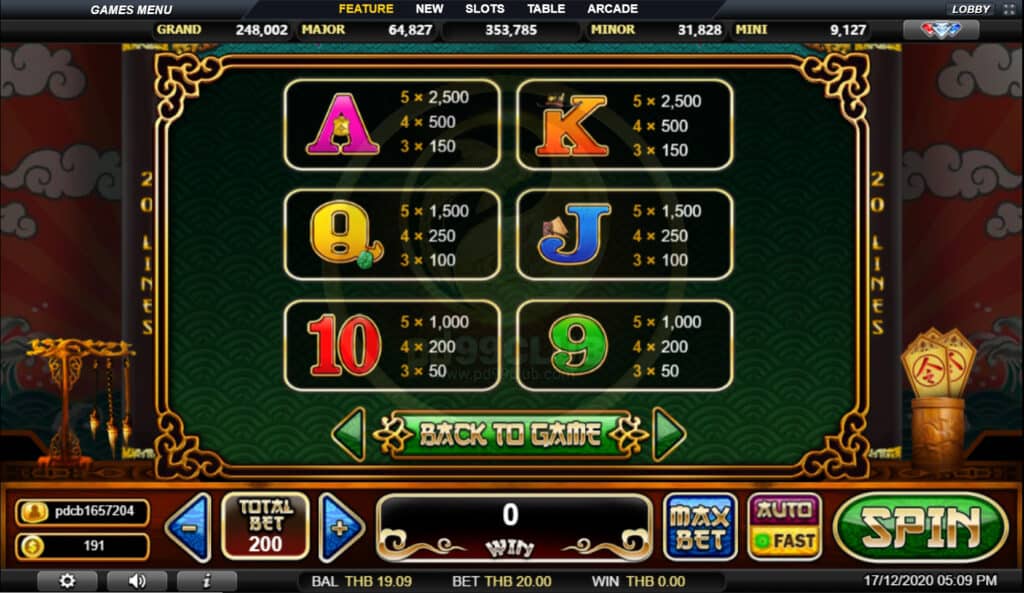
Task: Go back to the Lobby
Action: (970, 9)
